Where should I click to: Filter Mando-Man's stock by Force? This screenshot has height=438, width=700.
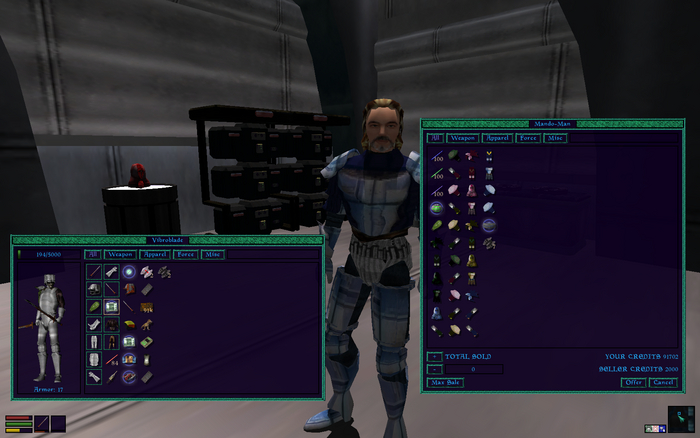tap(528, 138)
